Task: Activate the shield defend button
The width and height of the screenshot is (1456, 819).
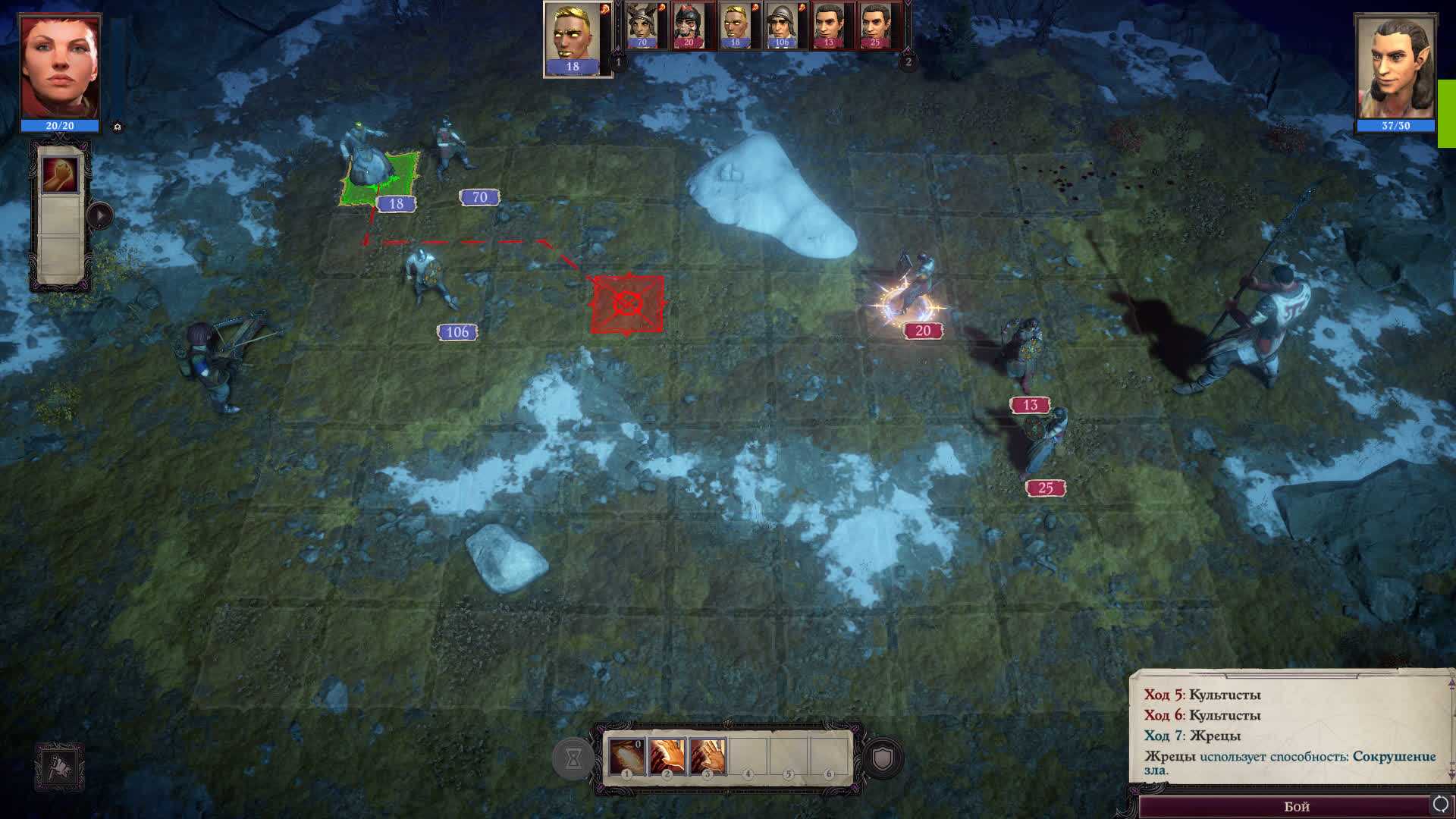Action: 883,758
